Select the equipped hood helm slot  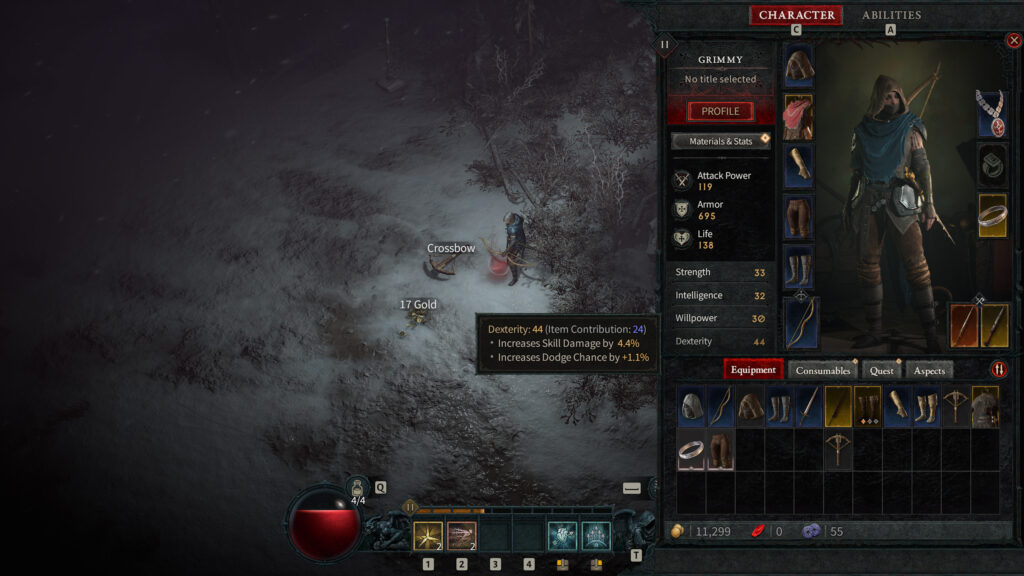click(x=798, y=67)
